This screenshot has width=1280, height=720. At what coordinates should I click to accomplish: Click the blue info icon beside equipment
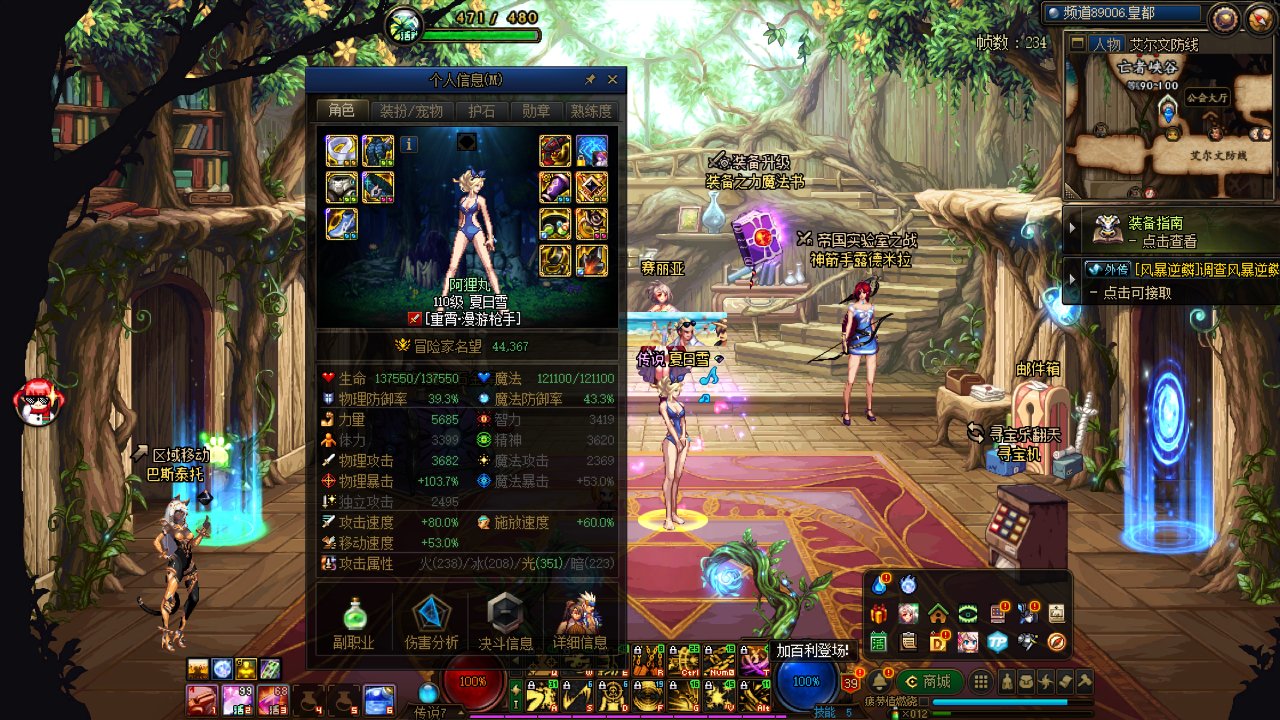point(408,144)
